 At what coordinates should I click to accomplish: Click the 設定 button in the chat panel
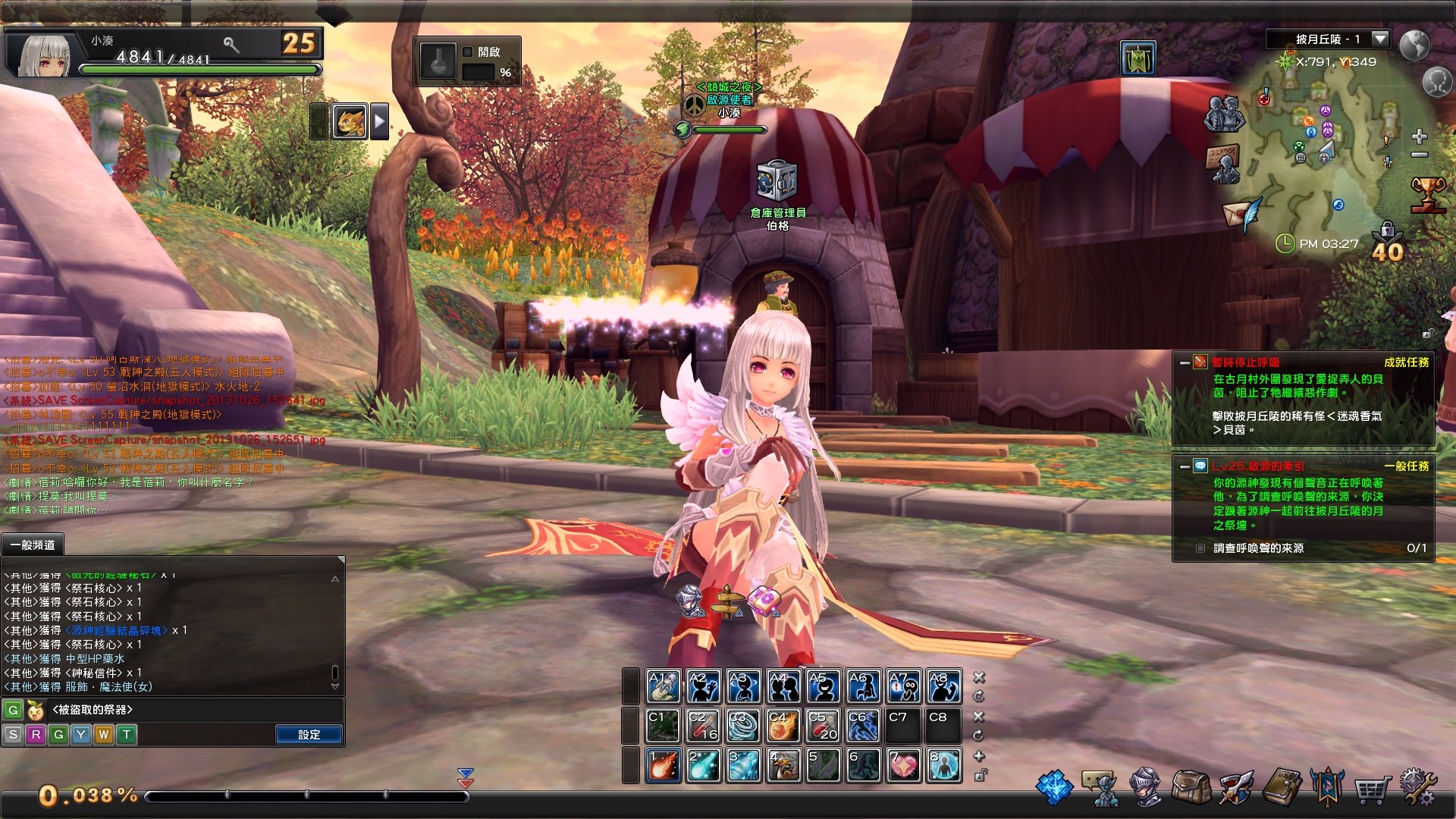point(309,734)
